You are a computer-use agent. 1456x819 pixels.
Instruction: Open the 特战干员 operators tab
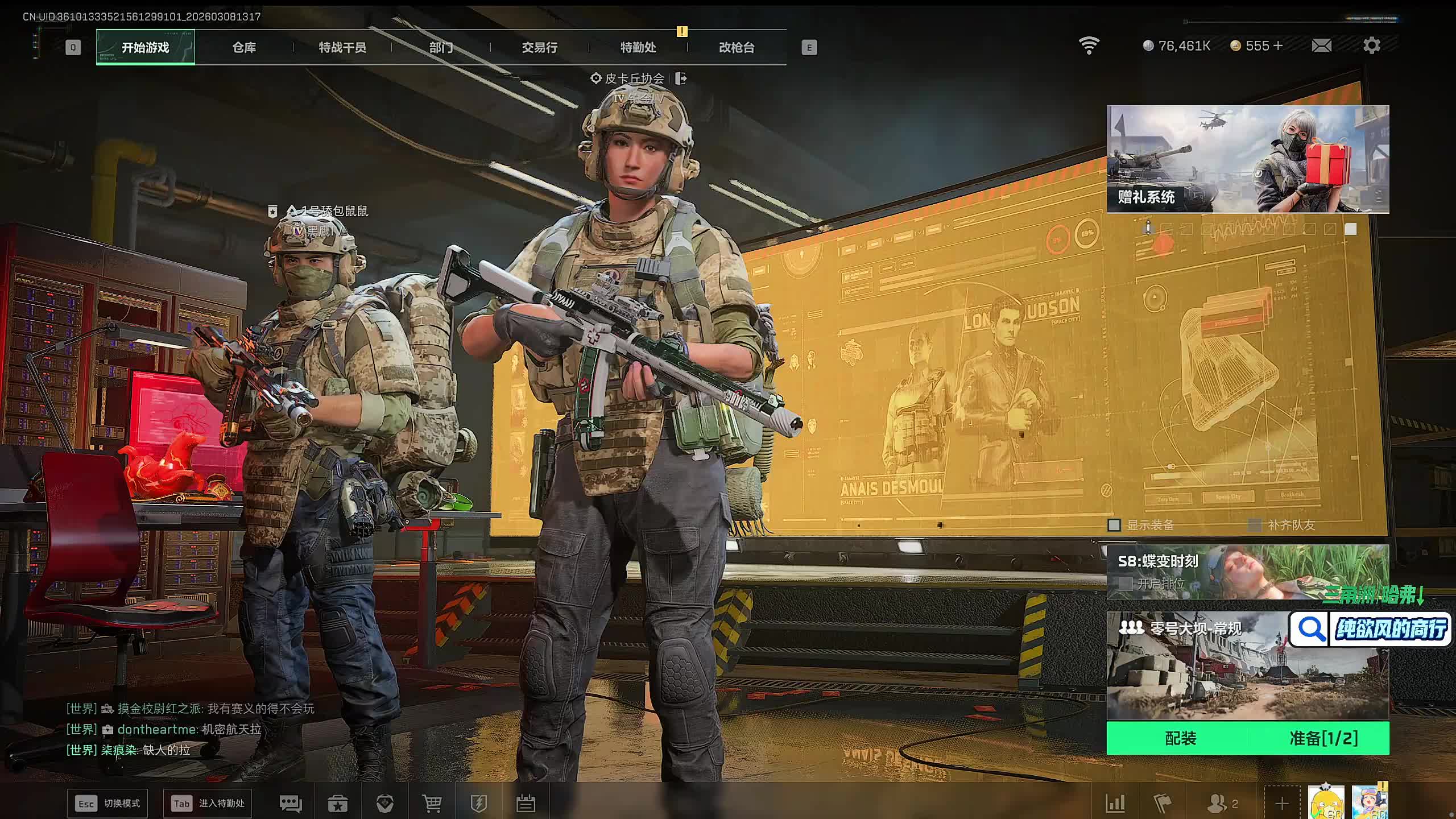click(x=342, y=47)
